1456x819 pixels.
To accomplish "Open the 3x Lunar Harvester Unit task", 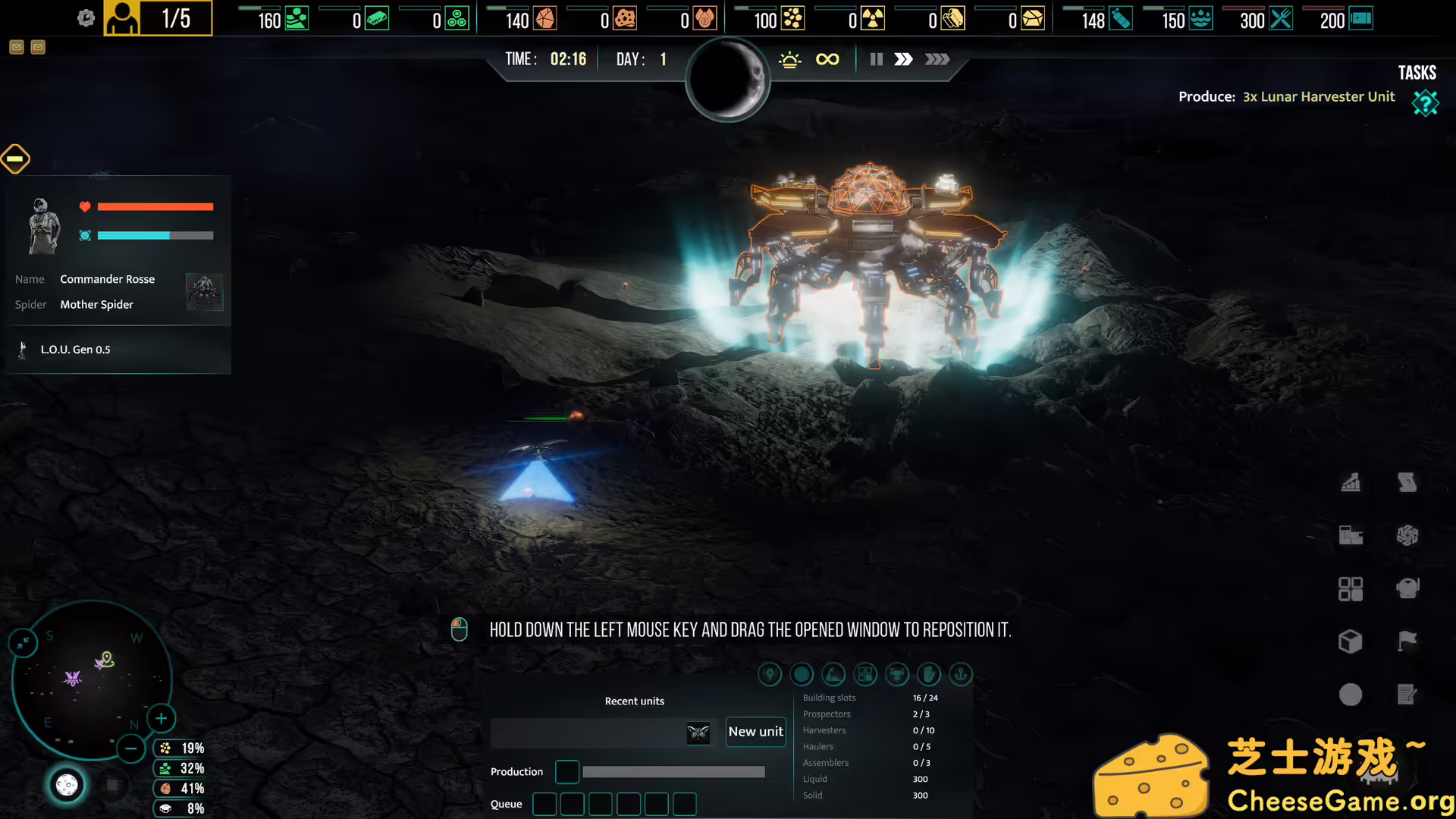I will pos(1318,96).
